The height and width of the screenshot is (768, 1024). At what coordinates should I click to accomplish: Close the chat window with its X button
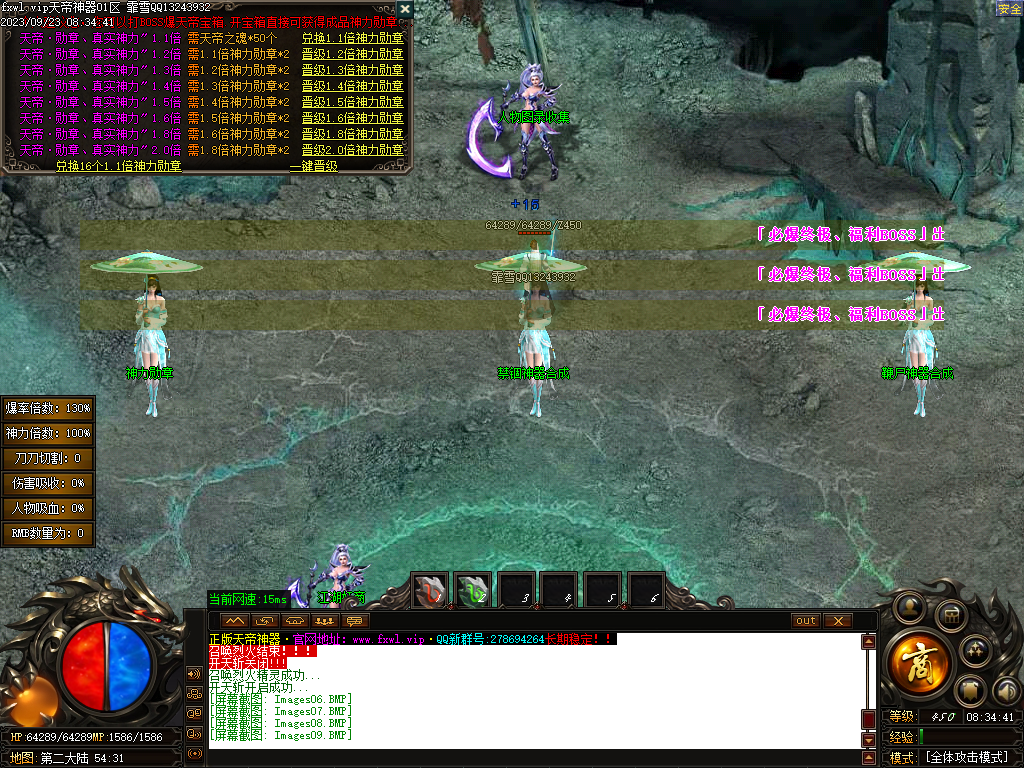tap(837, 621)
